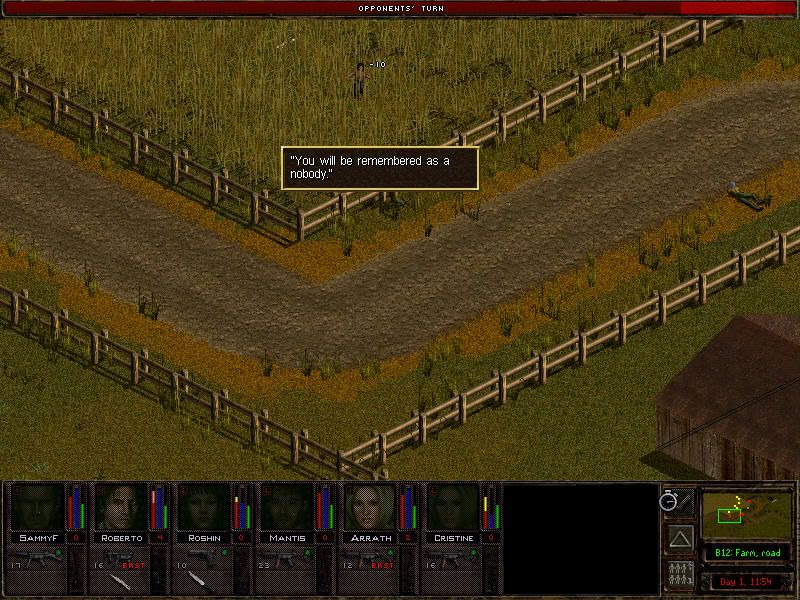Open the squad figures button
This screenshot has width=800, height=600.
[x=680, y=575]
